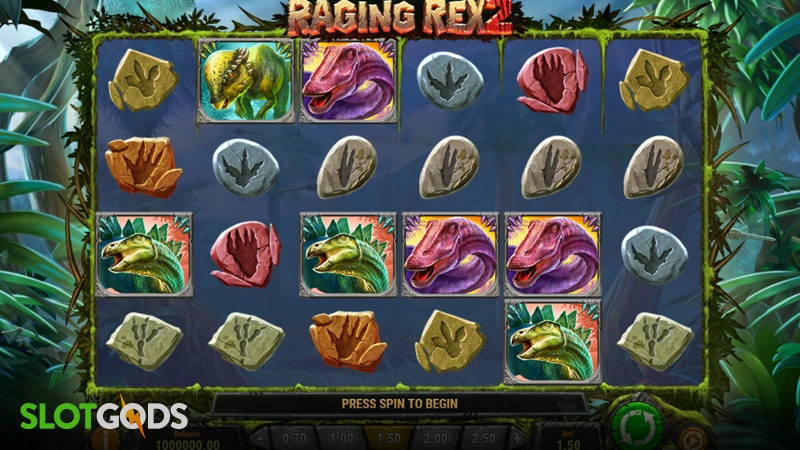Start autoplay with the small orange button
The height and width of the screenshot is (450, 800).
point(692,439)
